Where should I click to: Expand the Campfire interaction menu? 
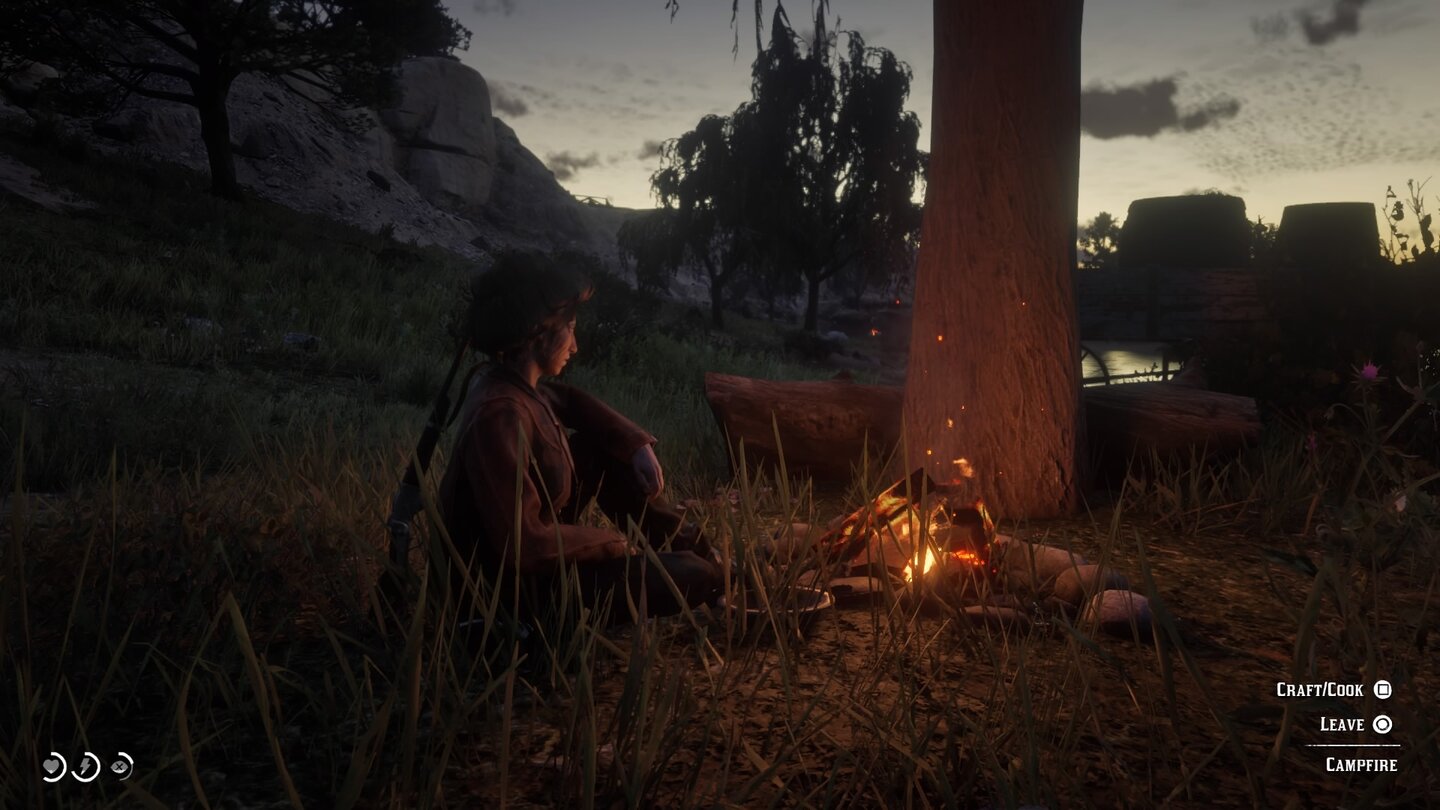1363,763
